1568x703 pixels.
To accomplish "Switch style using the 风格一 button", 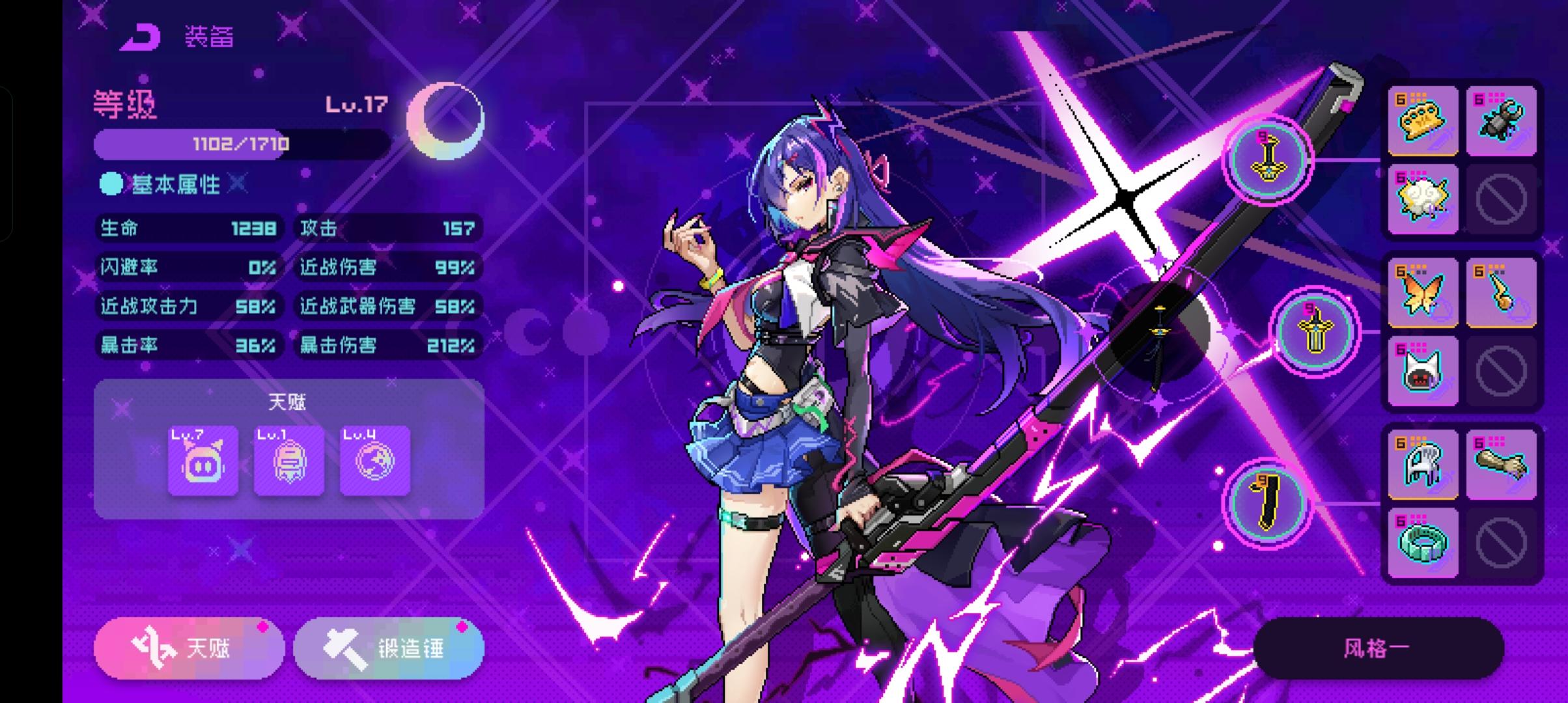I will [1378, 646].
